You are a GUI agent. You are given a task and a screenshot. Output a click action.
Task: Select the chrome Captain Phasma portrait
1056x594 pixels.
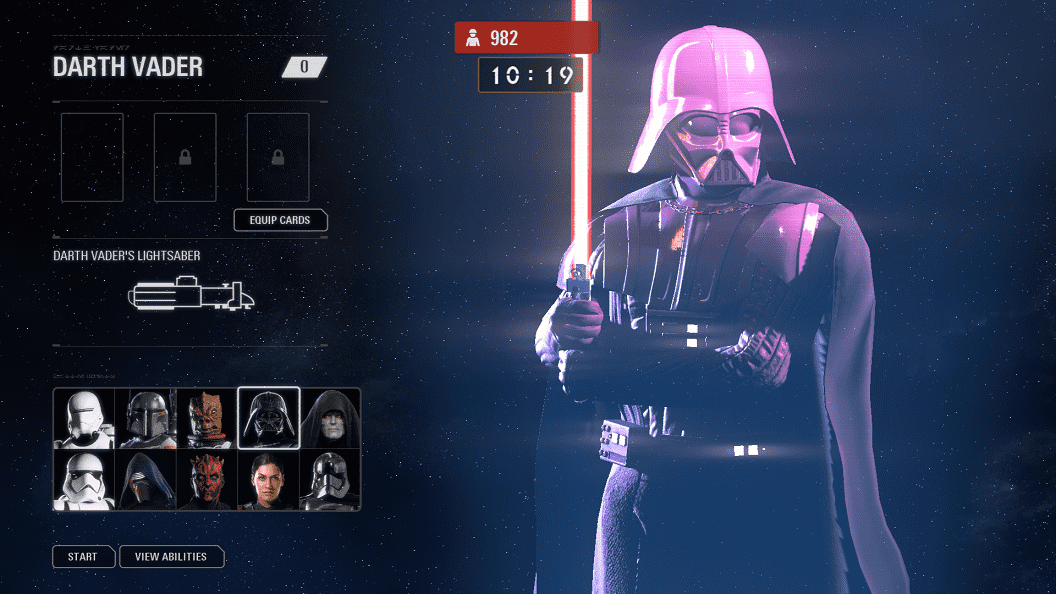(x=330, y=480)
